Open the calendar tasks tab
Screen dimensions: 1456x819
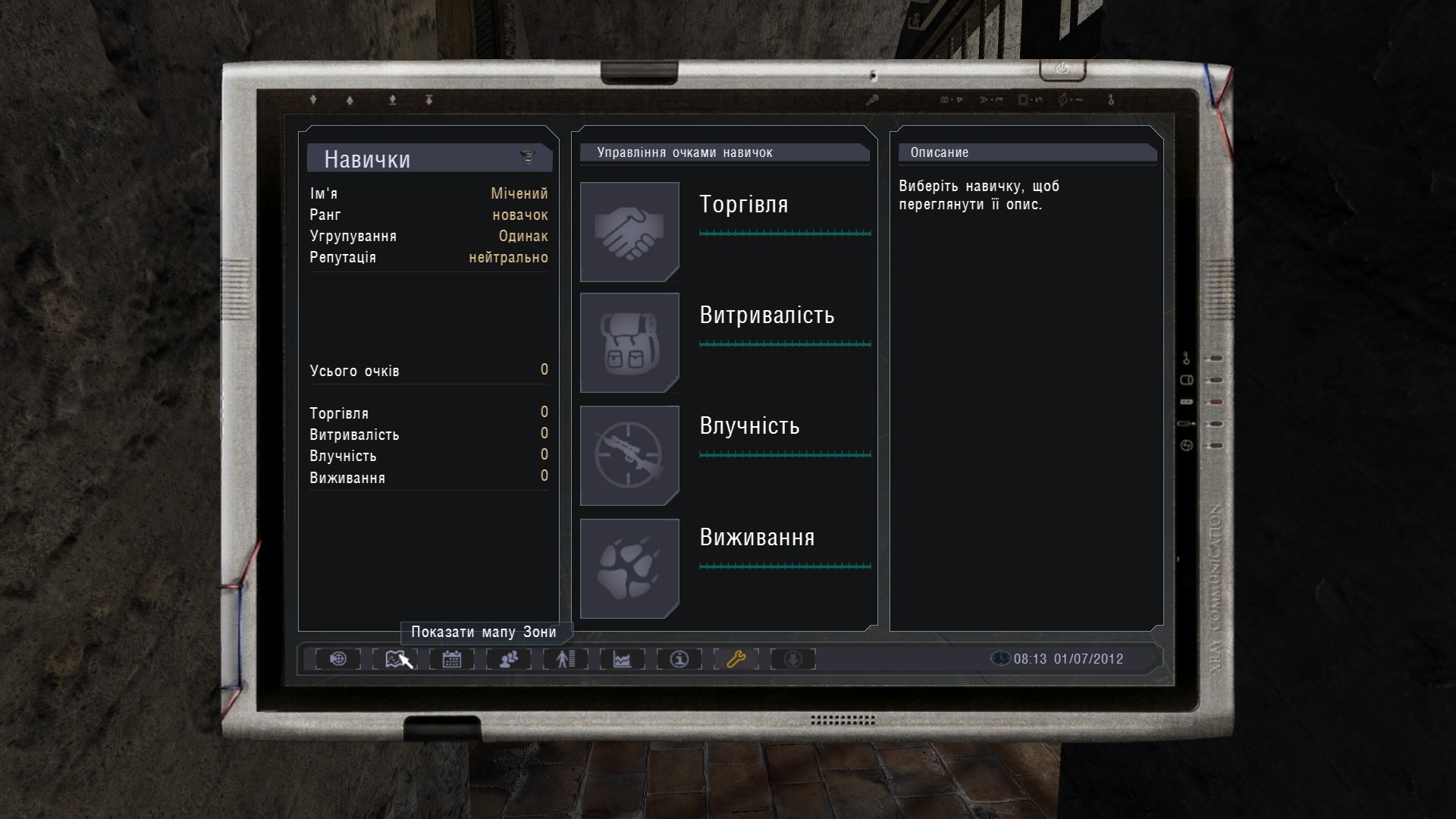click(x=452, y=659)
